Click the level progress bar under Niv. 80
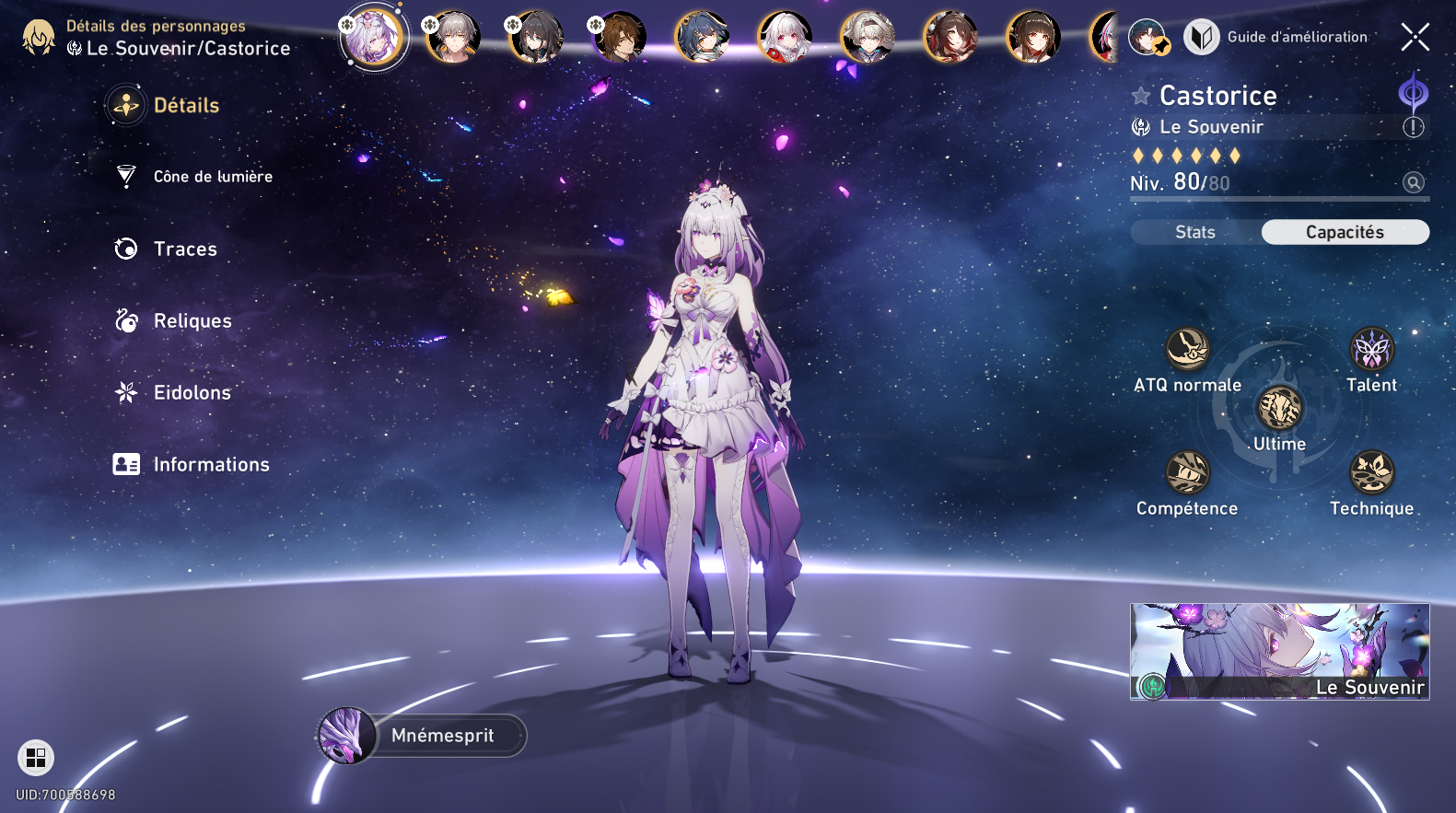The height and width of the screenshot is (813, 1456). pyautogui.click(x=1279, y=199)
